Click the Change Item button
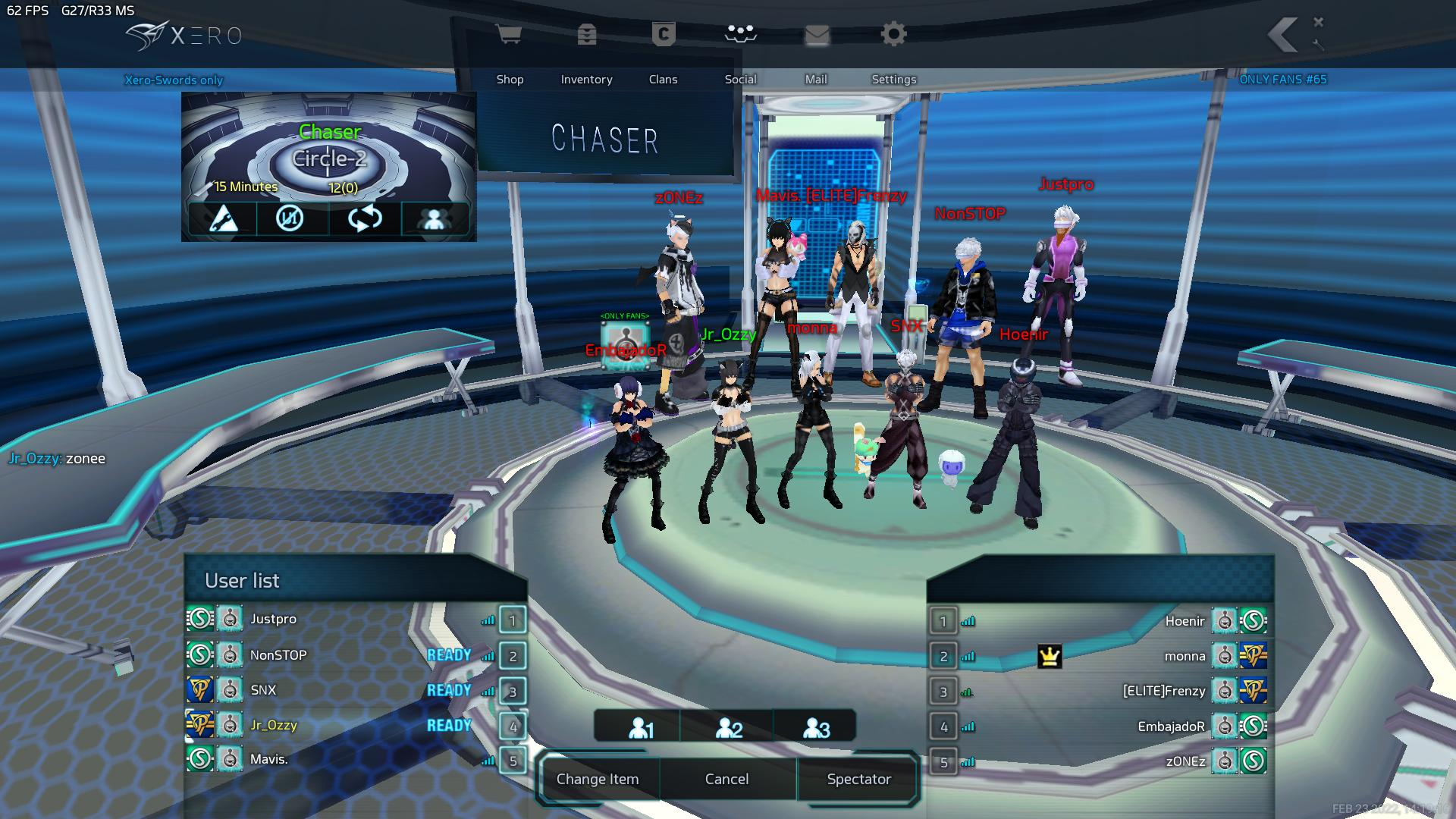1456x819 pixels. [x=598, y=779]
